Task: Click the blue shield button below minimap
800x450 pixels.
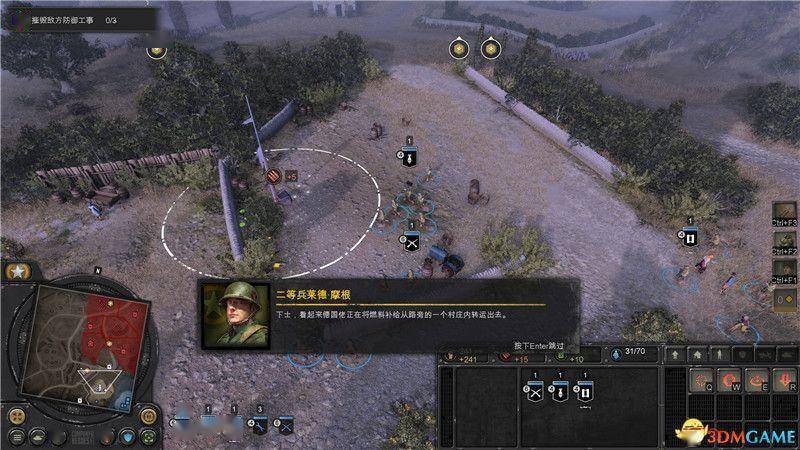Action: [128, 437]
